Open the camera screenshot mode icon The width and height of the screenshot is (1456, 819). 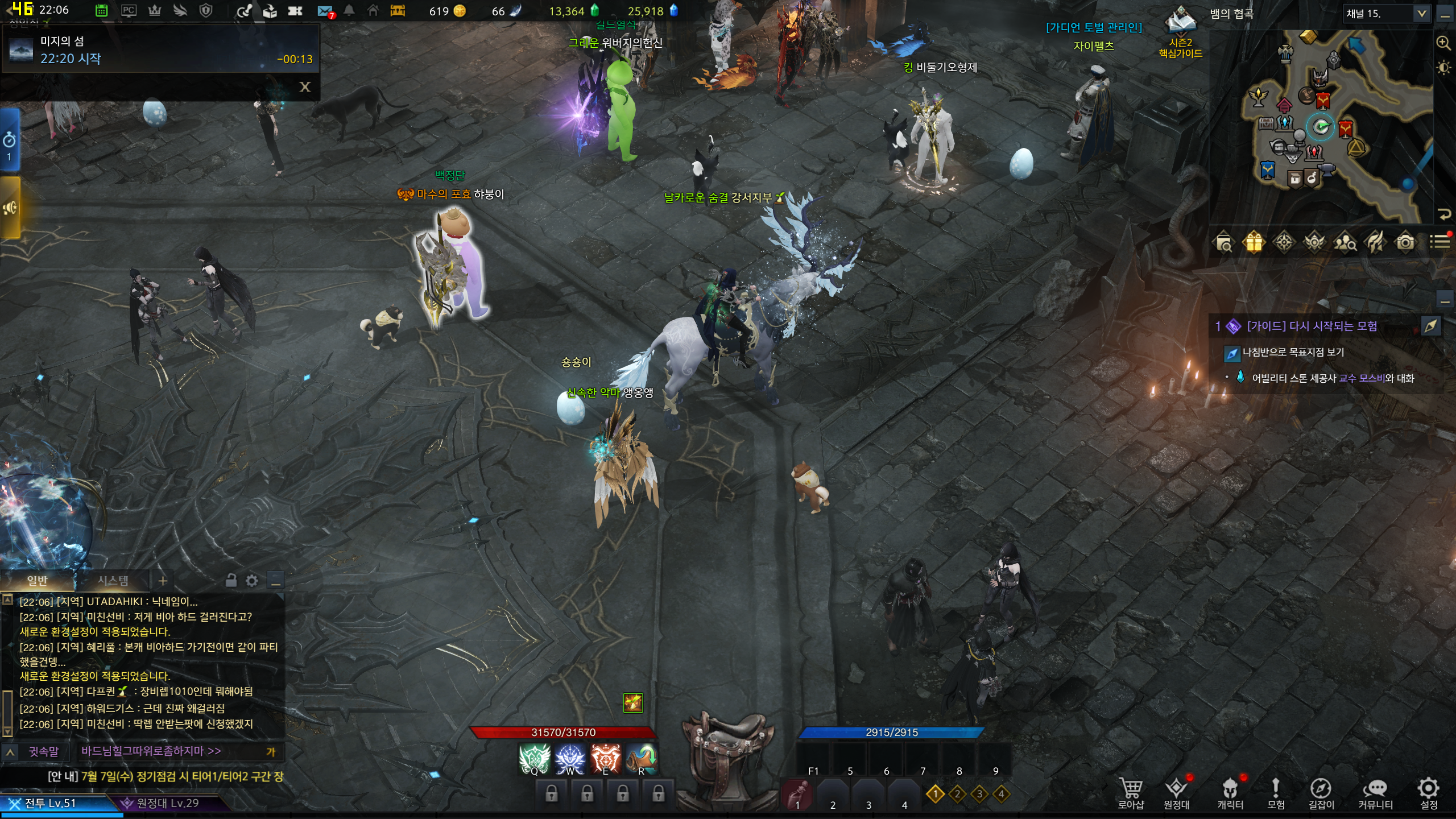click(1405, 243)
